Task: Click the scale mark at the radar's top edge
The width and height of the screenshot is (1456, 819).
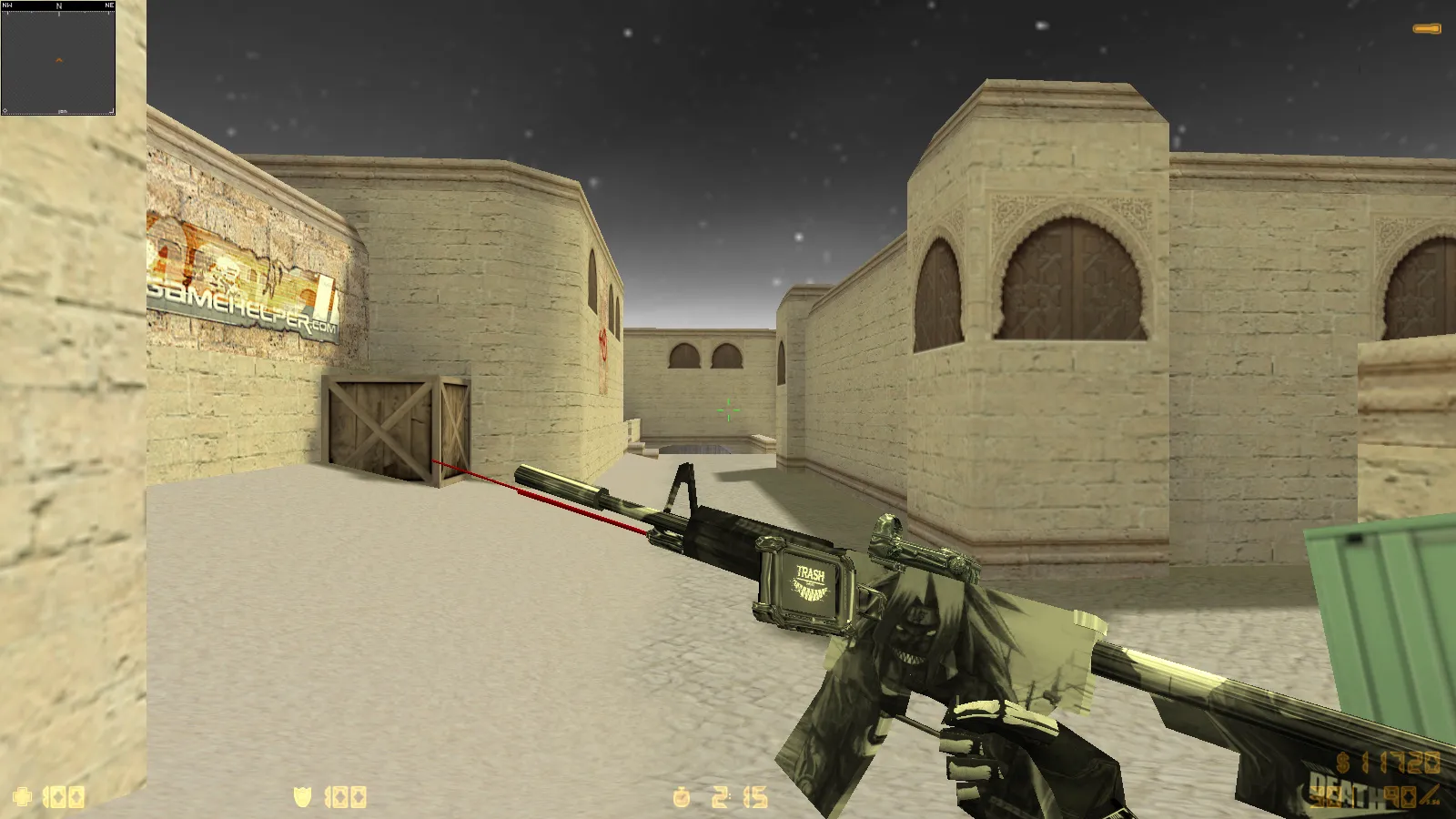Action: (59, 14)
